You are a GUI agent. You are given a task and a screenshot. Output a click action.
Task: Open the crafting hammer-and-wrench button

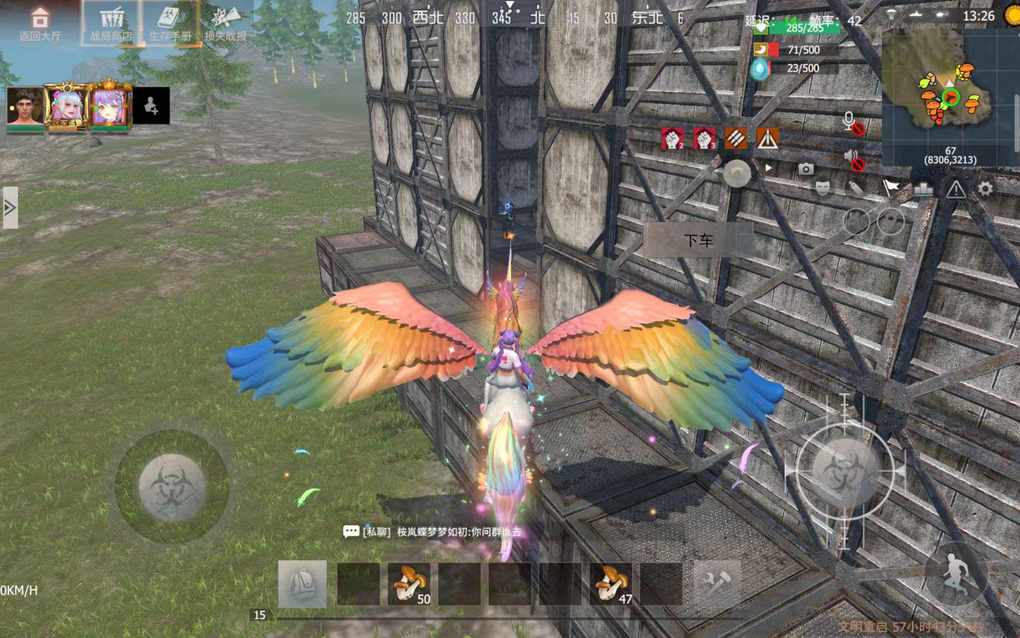pyautogui.click(x=717, y=582)
